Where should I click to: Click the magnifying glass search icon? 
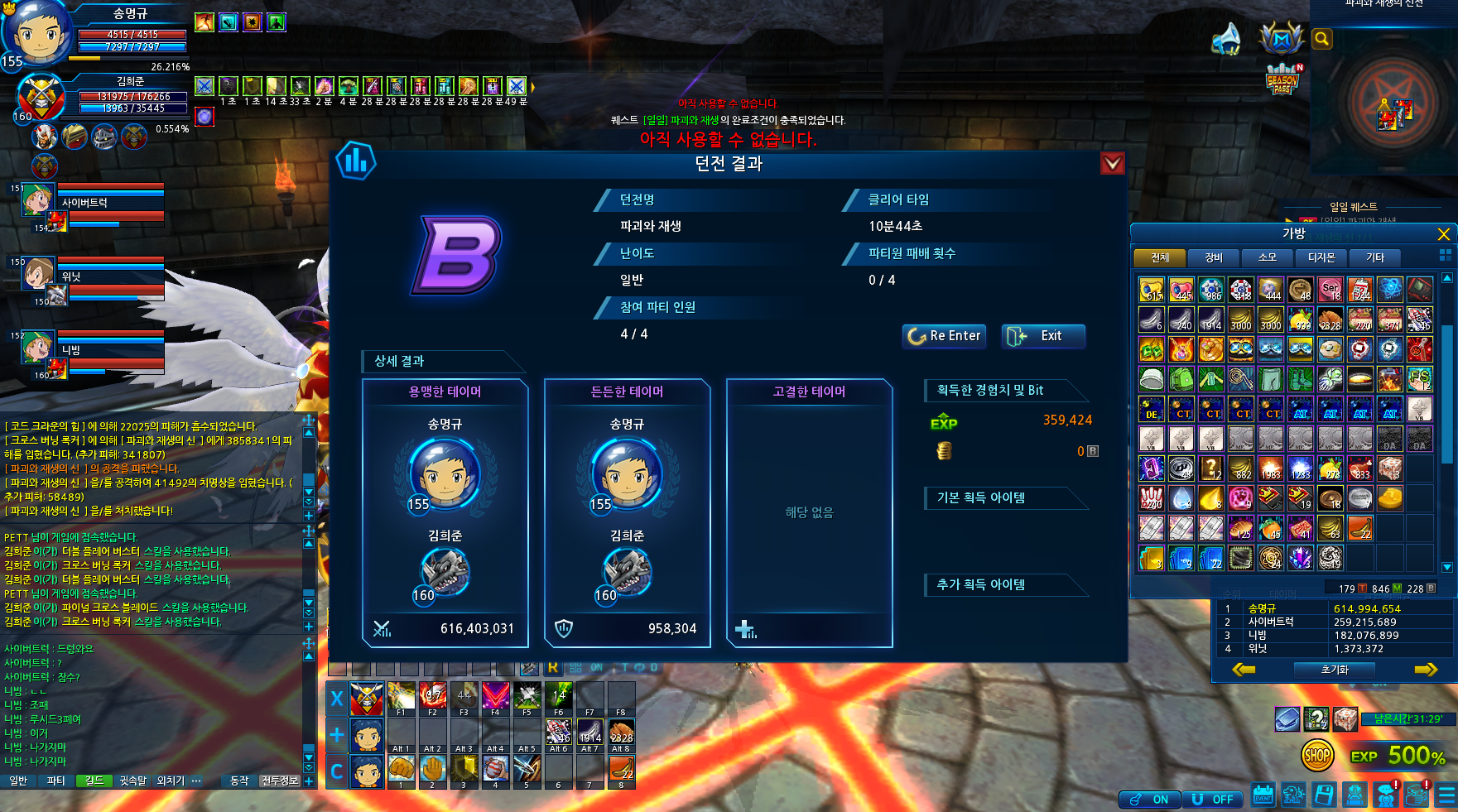pos(1322,39)
